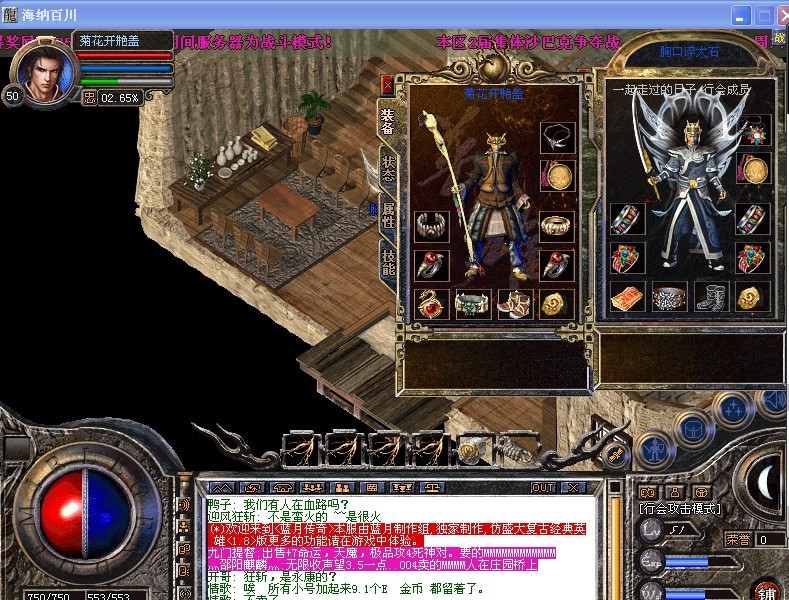Image resolution: width=789 pixels, height=600 pixels.
Task: Select the necklace slot in left panel
Action: (x=556, y=138)
